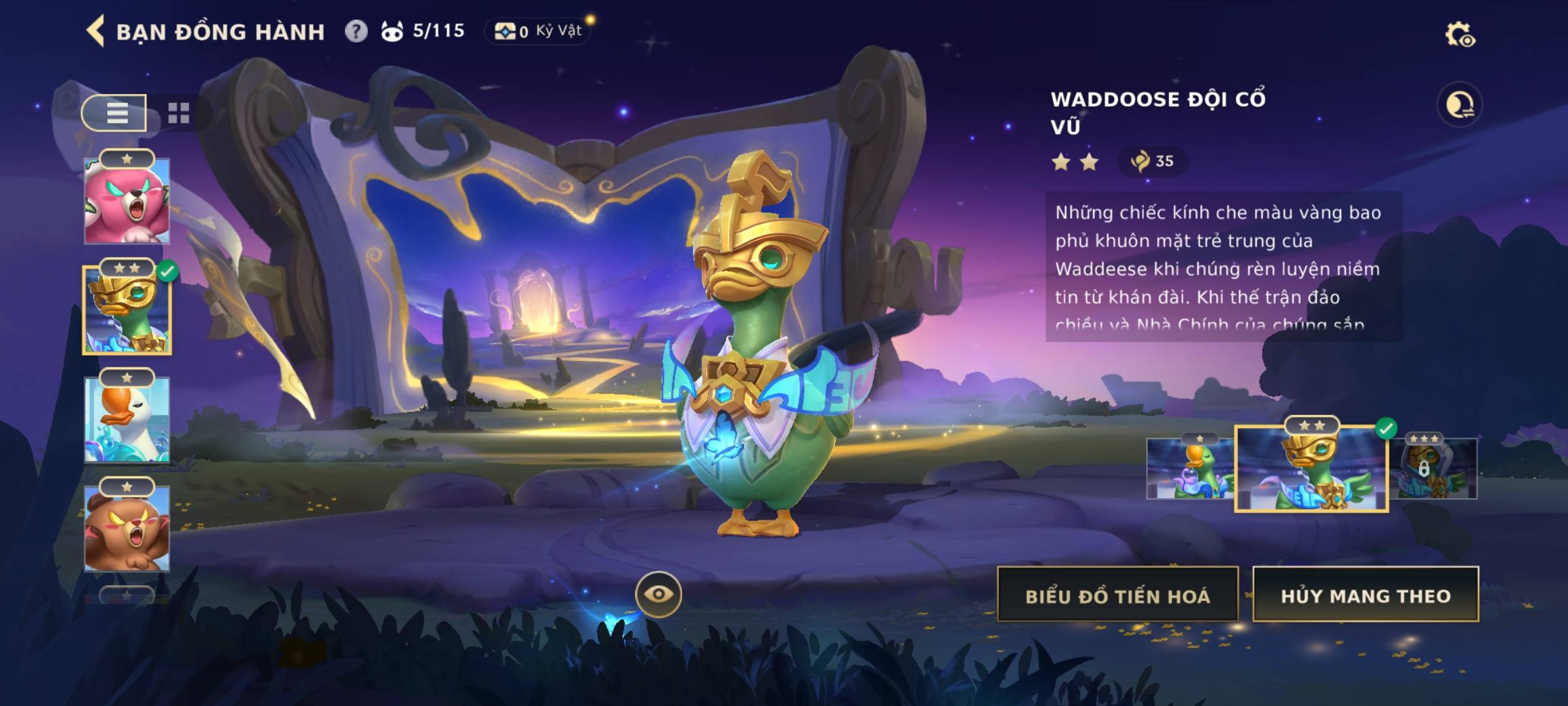Screen dimensions: 1568x706
Task: Switch to grid view layout
Action: click(178, 113)
